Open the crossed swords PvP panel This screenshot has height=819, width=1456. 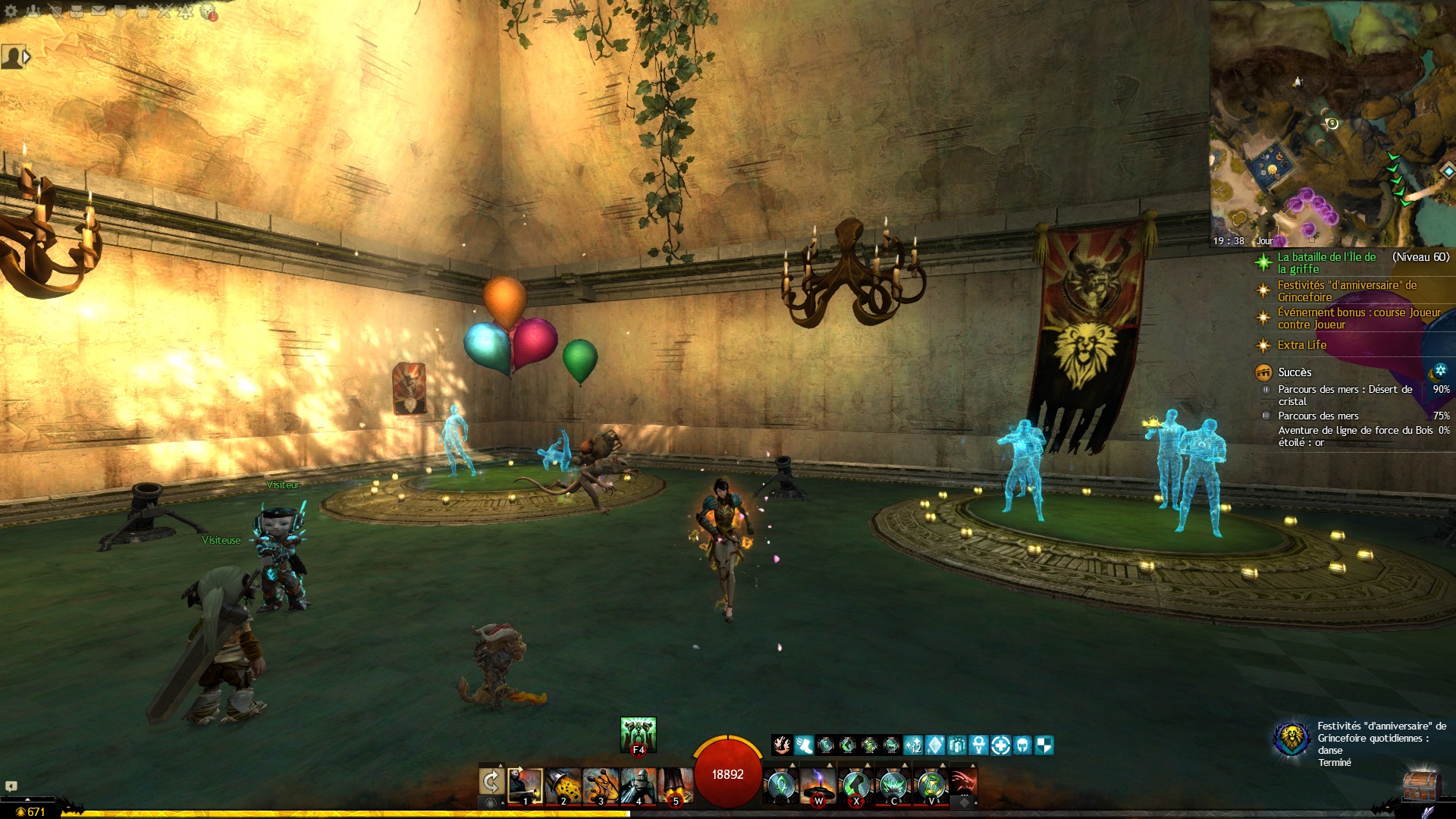164,11
